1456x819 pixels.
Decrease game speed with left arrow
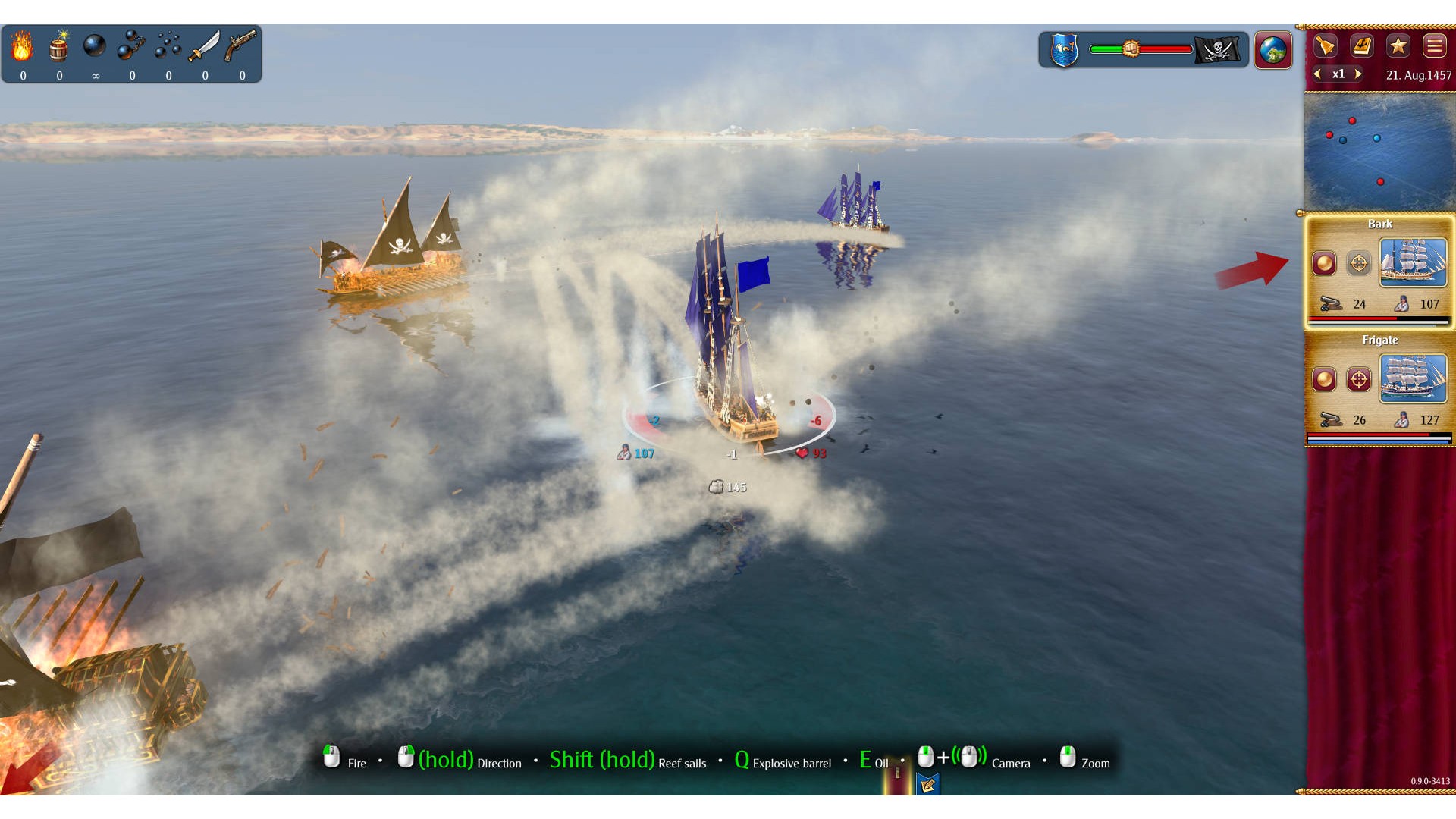1318,74
